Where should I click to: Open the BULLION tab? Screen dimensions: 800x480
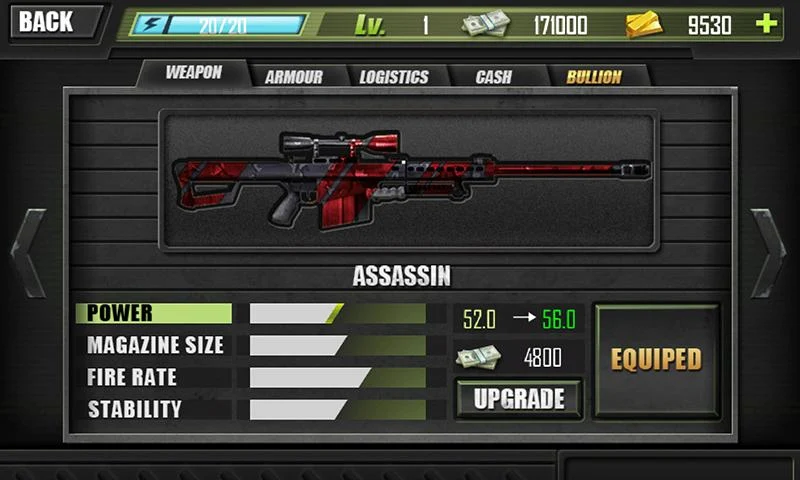[x=594, y=77]
